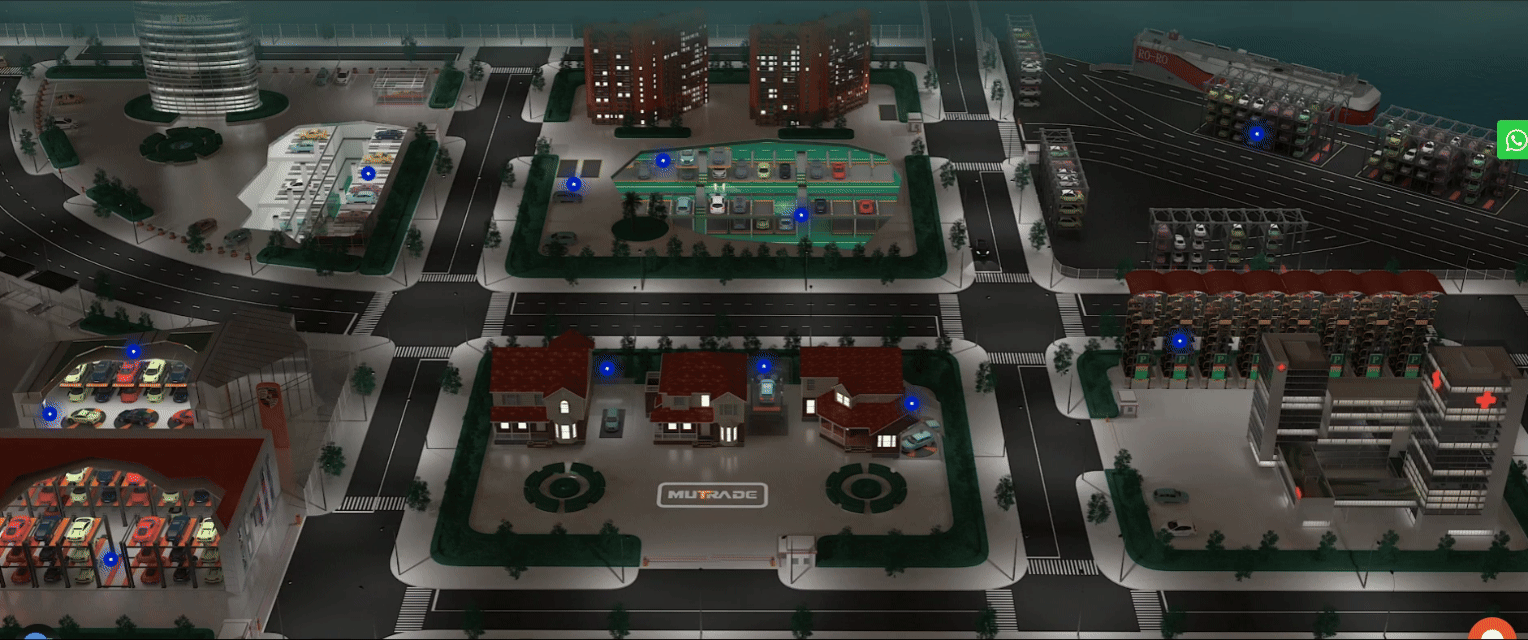
Task: Click the blue hotspot on the red-canopied rotary parking row
Action: coord(1180,341)
